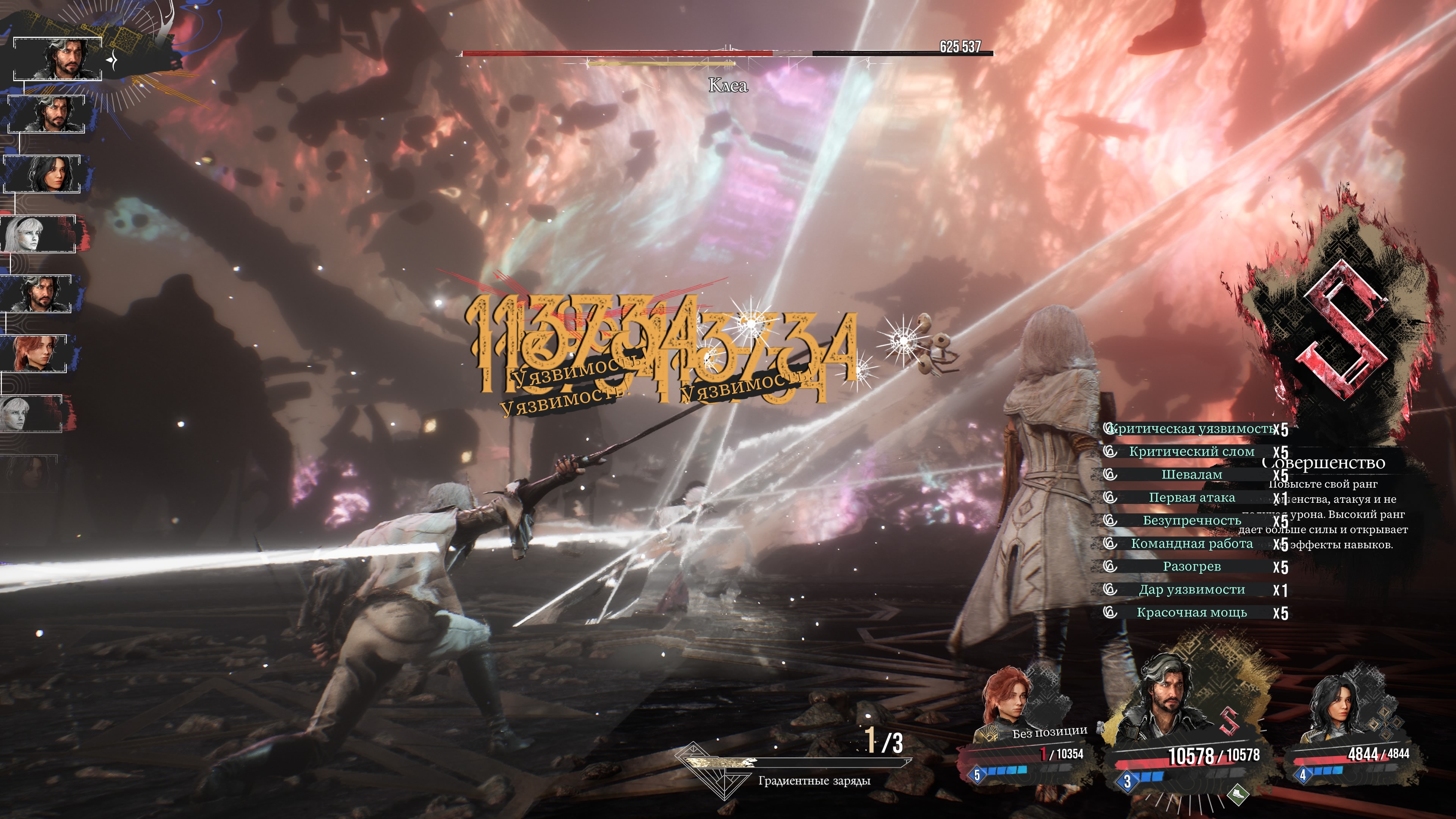Select the «Разогрев» effect row
This screenshot has width=1456, height=819.
(1191, 566)
